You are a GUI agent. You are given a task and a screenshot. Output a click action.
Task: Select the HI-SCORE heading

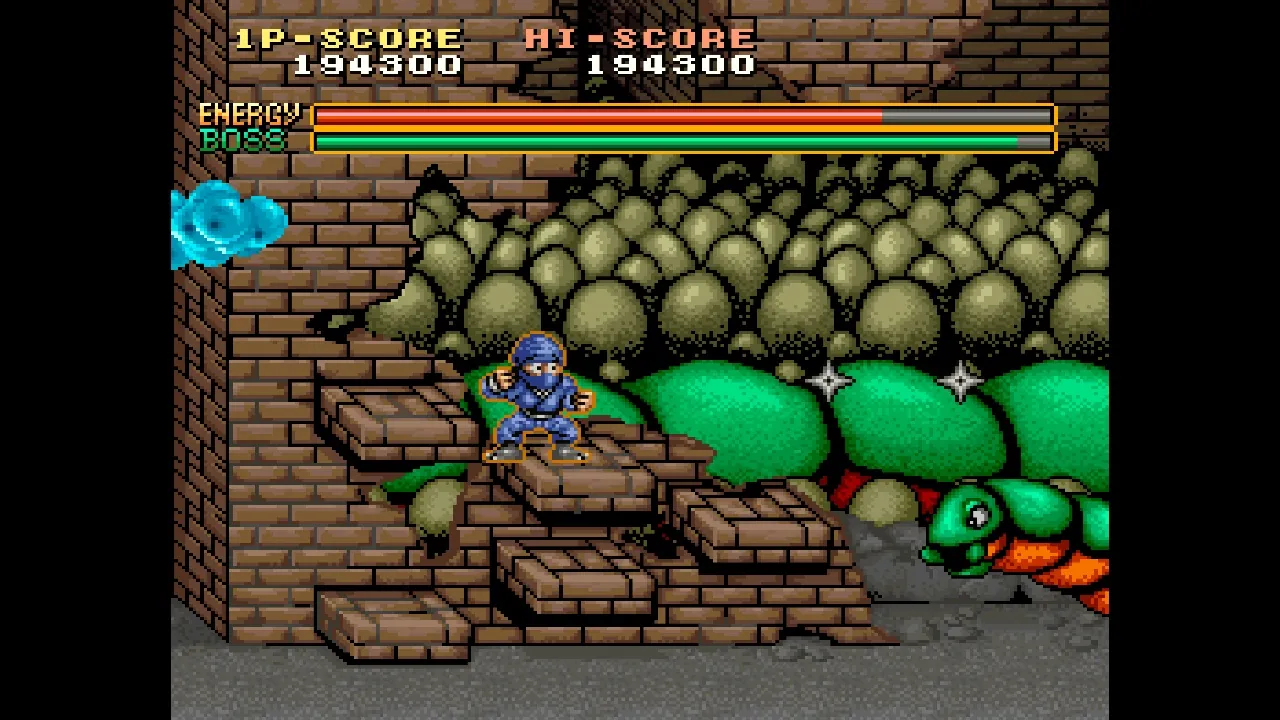tap(640, 37)
